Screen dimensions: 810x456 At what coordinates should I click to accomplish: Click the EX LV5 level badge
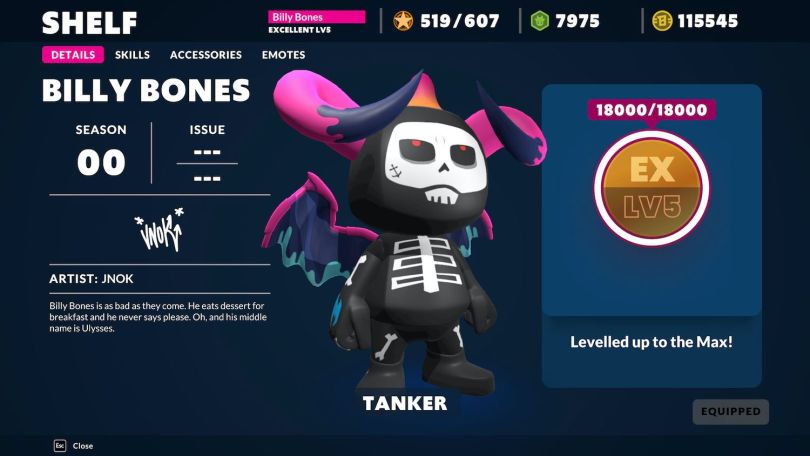click(651, 187)
